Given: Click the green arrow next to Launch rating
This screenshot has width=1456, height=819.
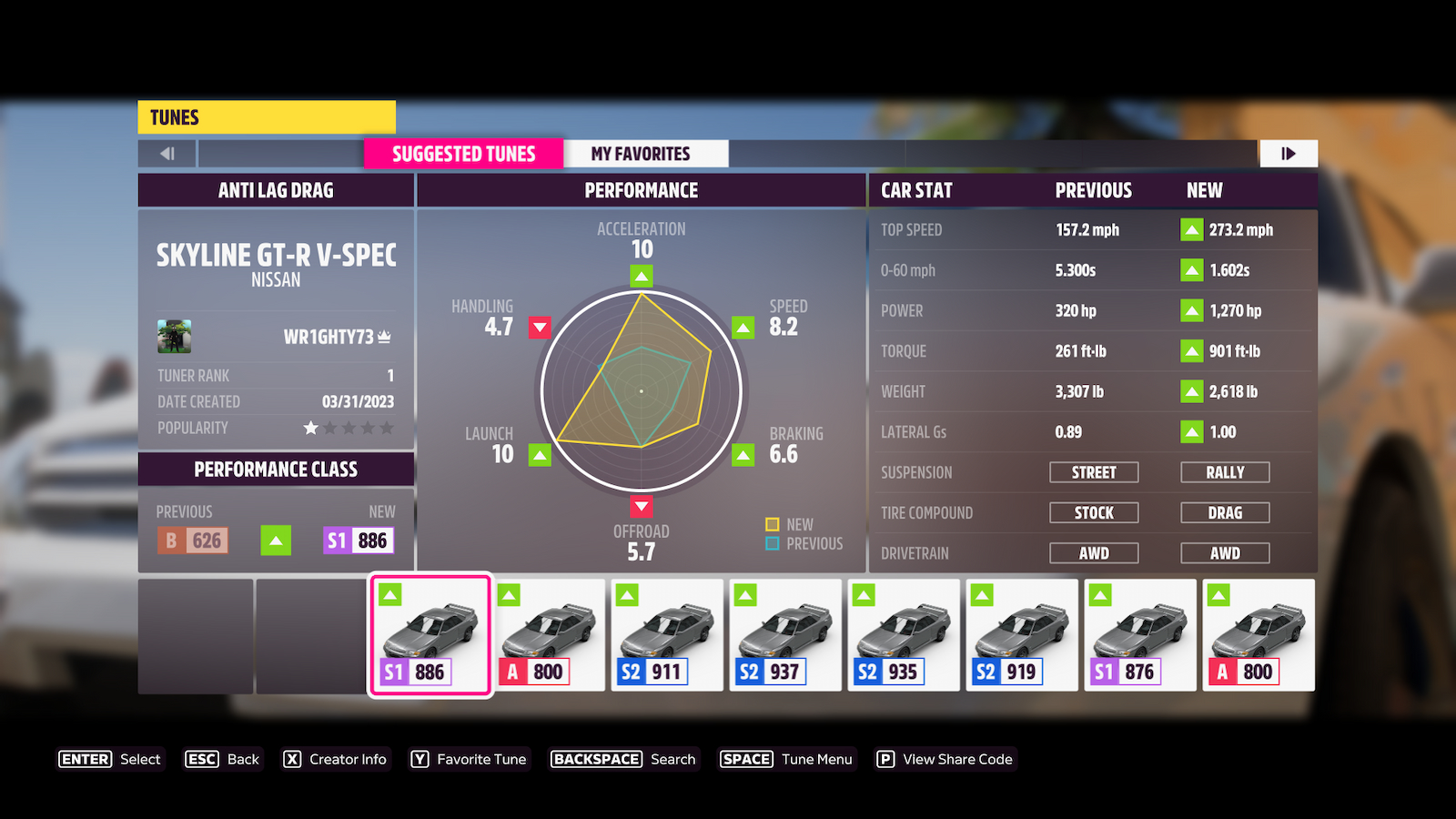Looking at the screenshot, I should [541, 452].
